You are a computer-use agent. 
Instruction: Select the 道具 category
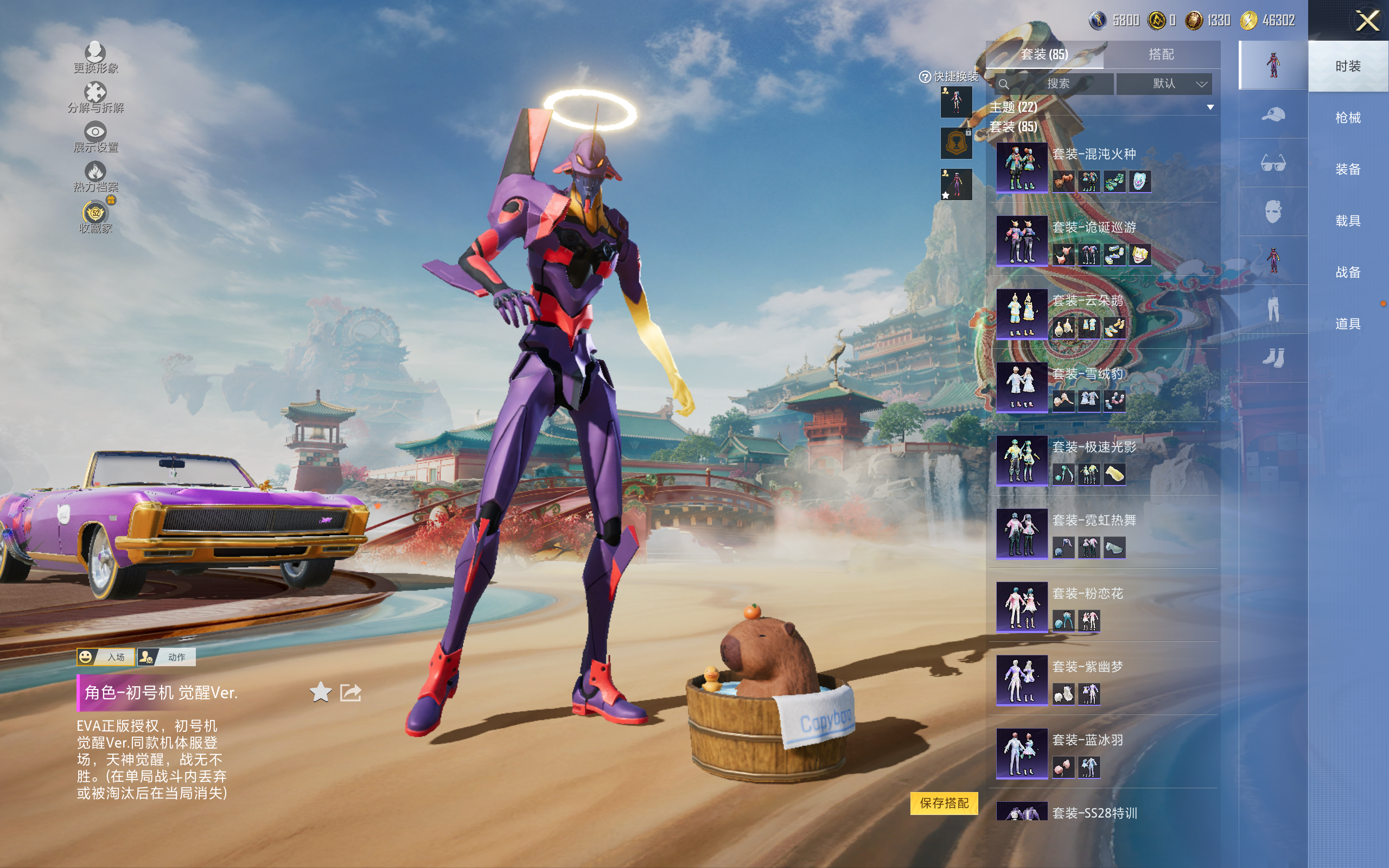click(x=1347, y=324)
